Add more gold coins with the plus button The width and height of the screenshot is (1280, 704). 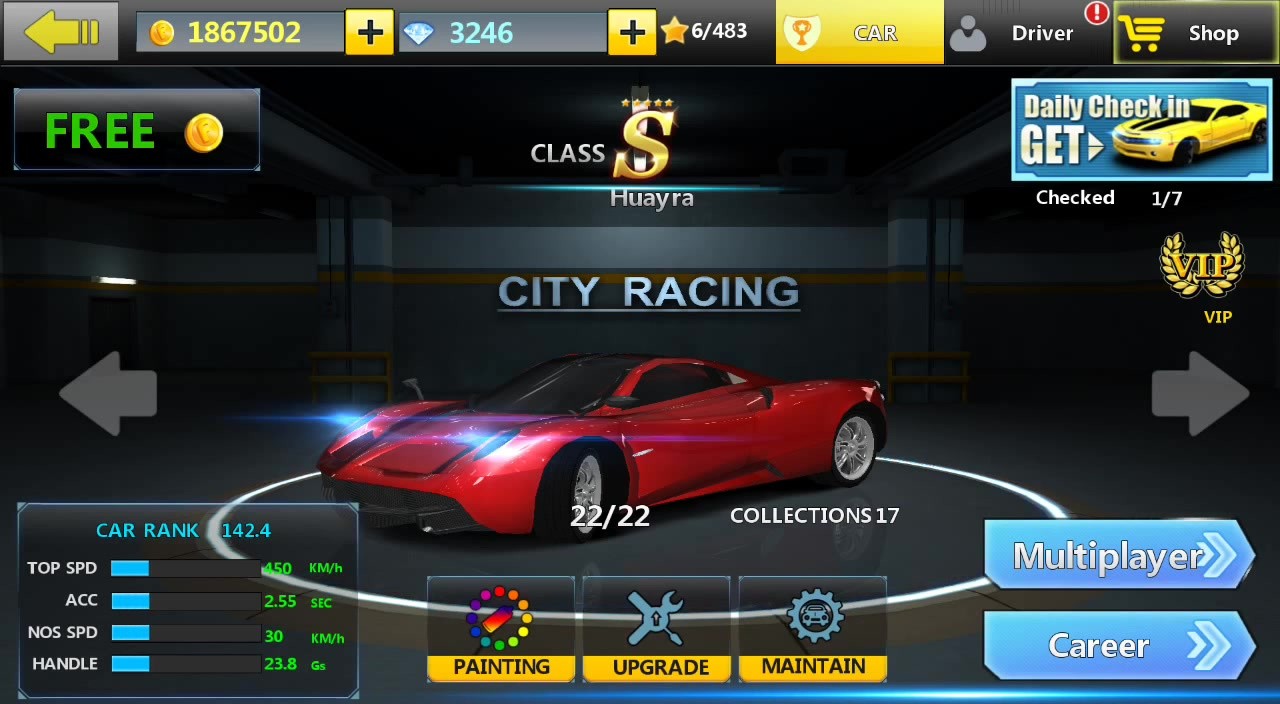369,33
